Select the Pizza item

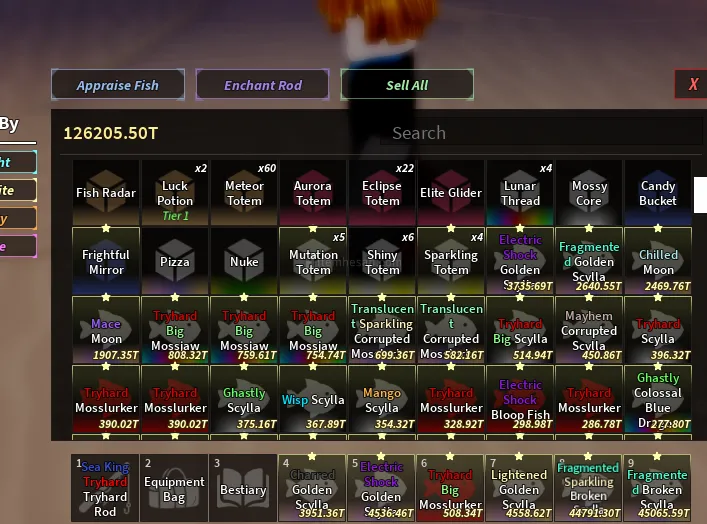pos(175,261)
